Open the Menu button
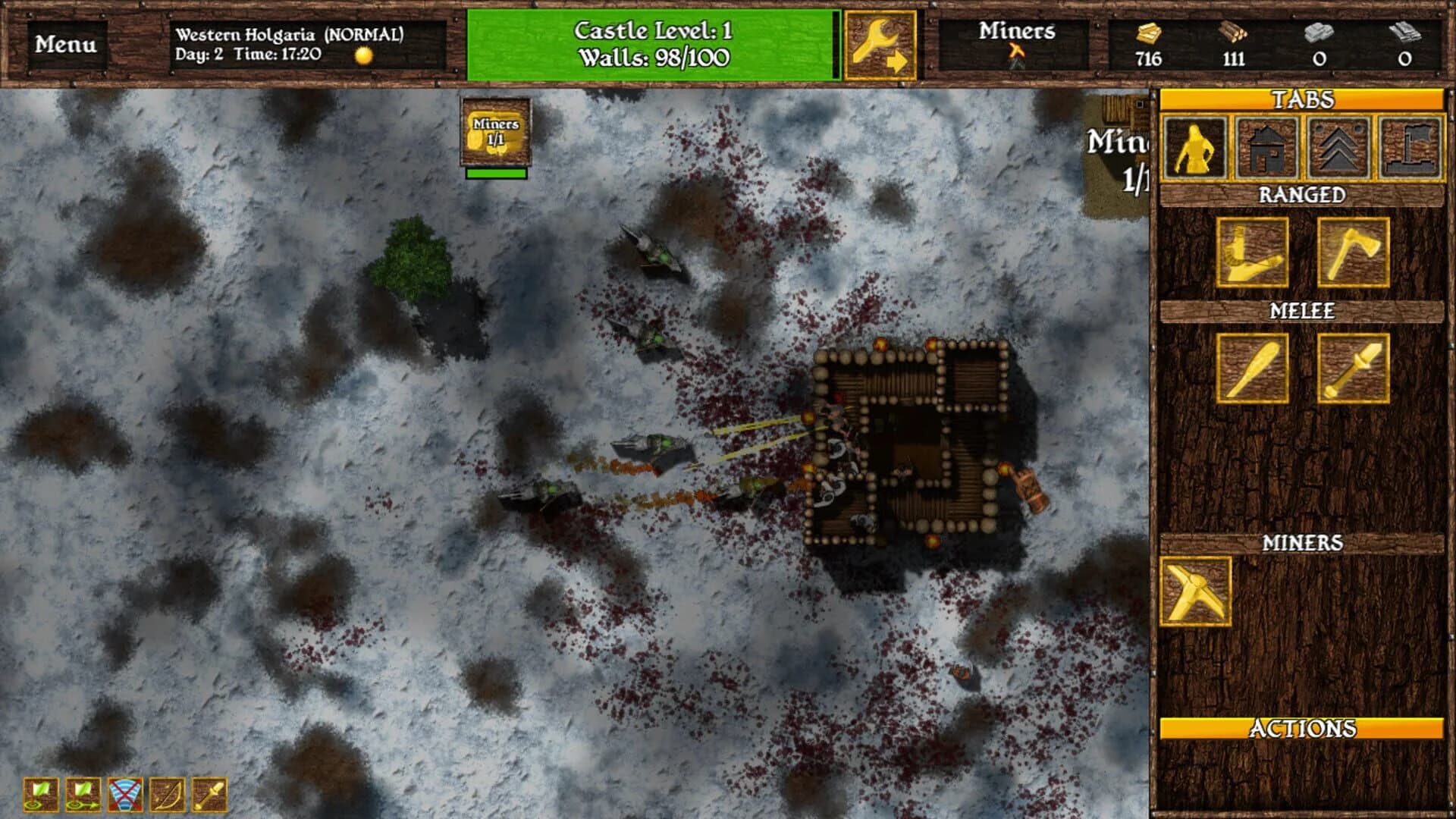 [x=66, y=45]
